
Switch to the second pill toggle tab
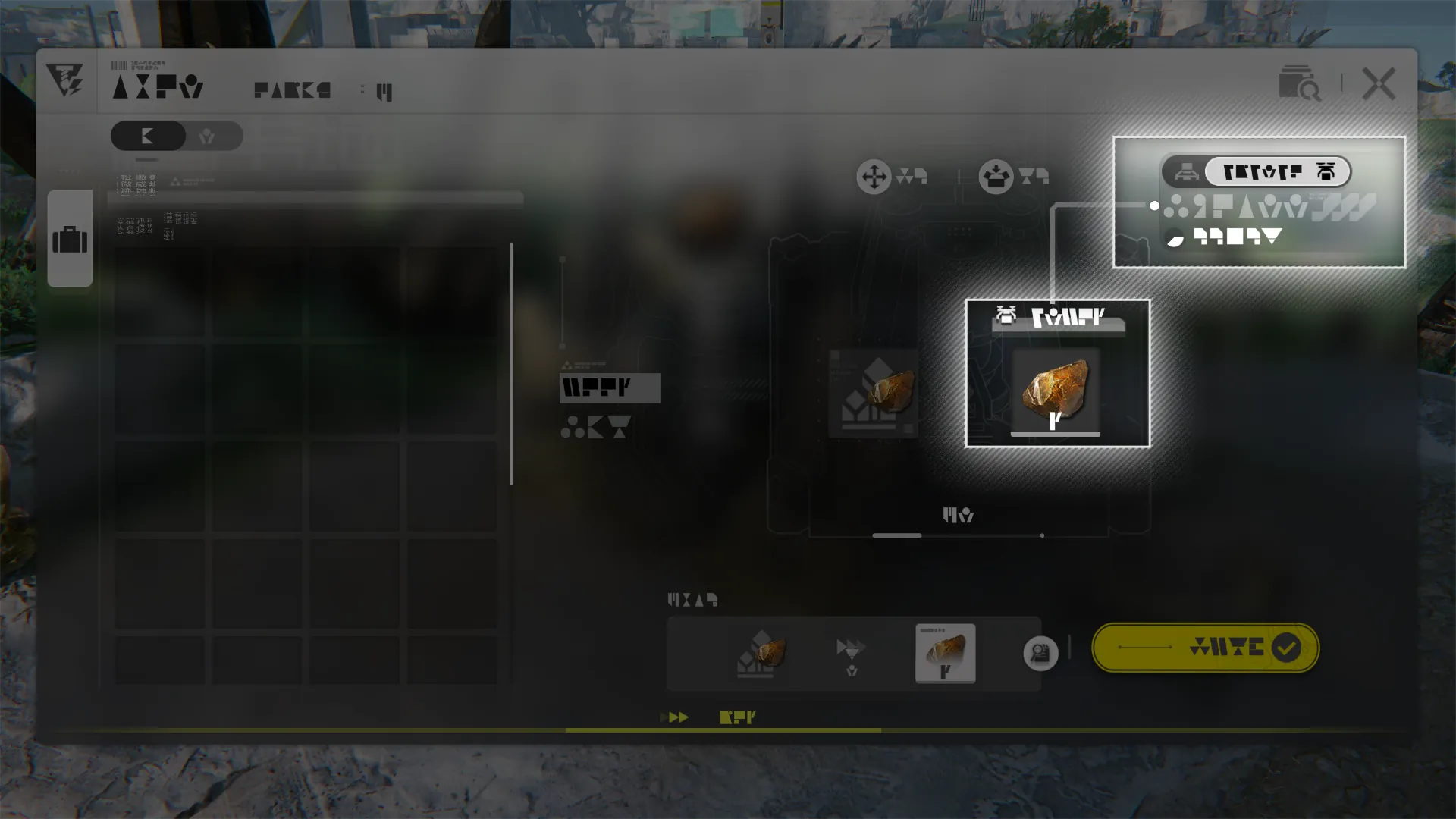[x=207, y=136]
